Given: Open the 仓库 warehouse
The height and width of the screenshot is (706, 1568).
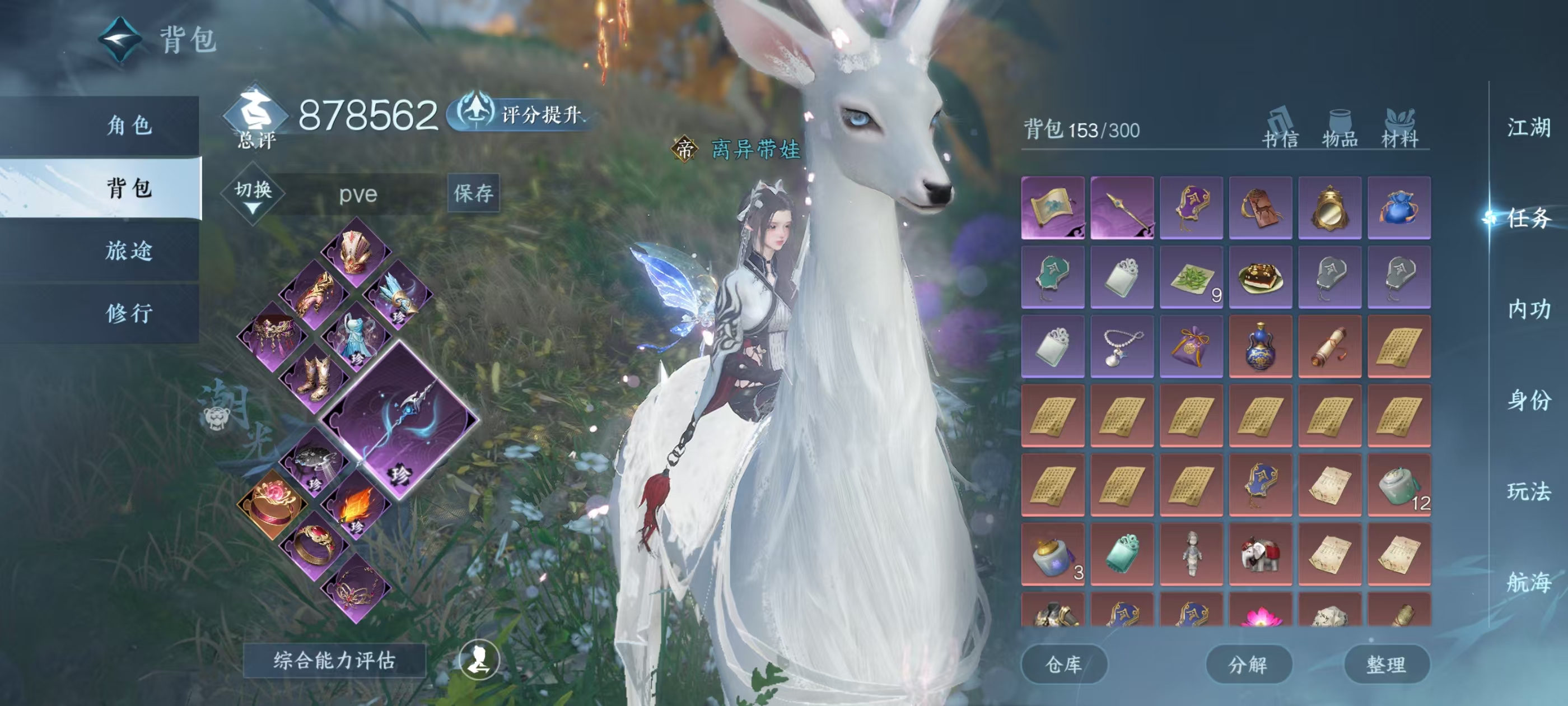Looking at the screenshot, I should pyautogui.click(x=1063, y=665).
